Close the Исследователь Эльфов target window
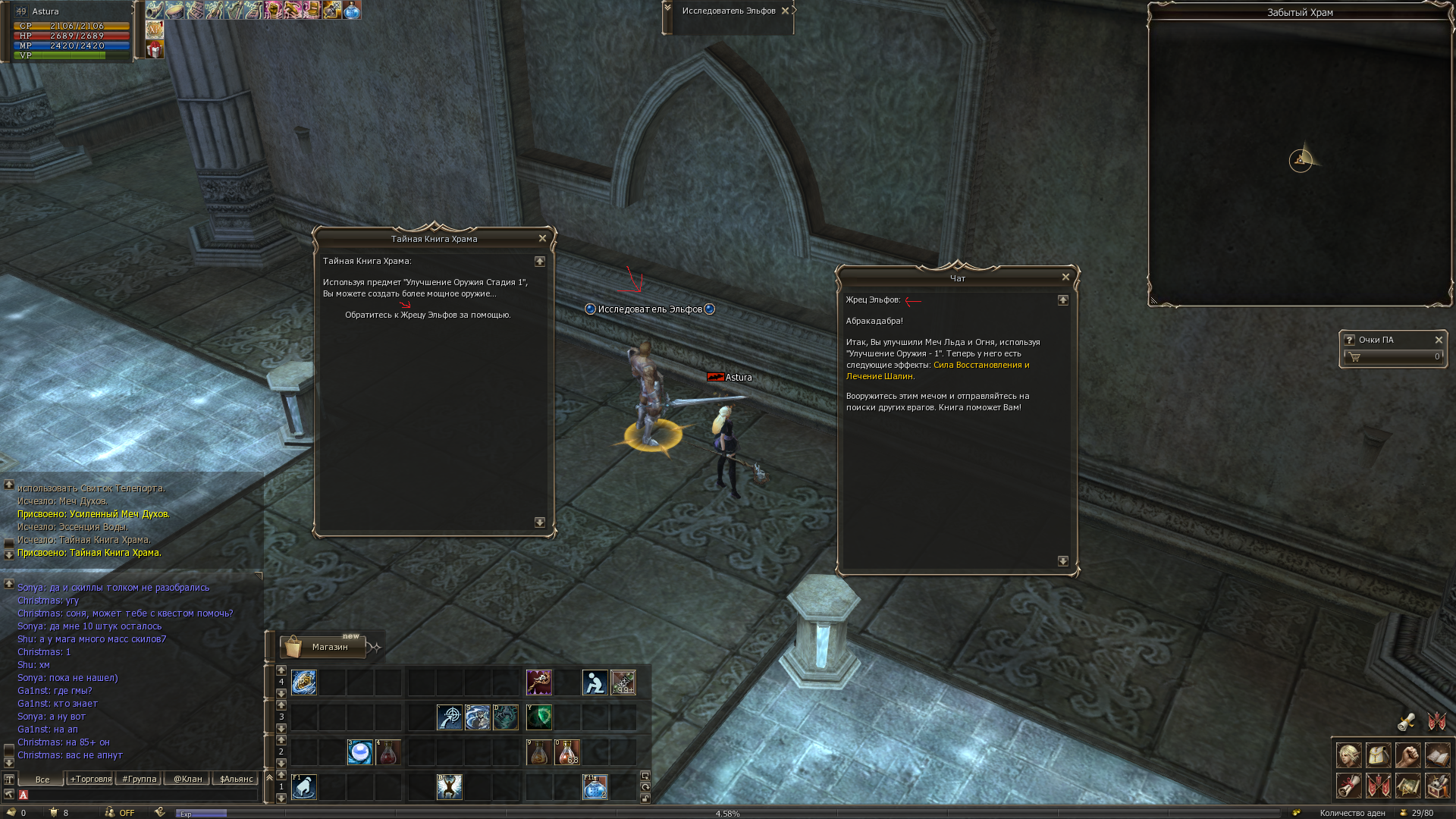 tap(785, 11)
